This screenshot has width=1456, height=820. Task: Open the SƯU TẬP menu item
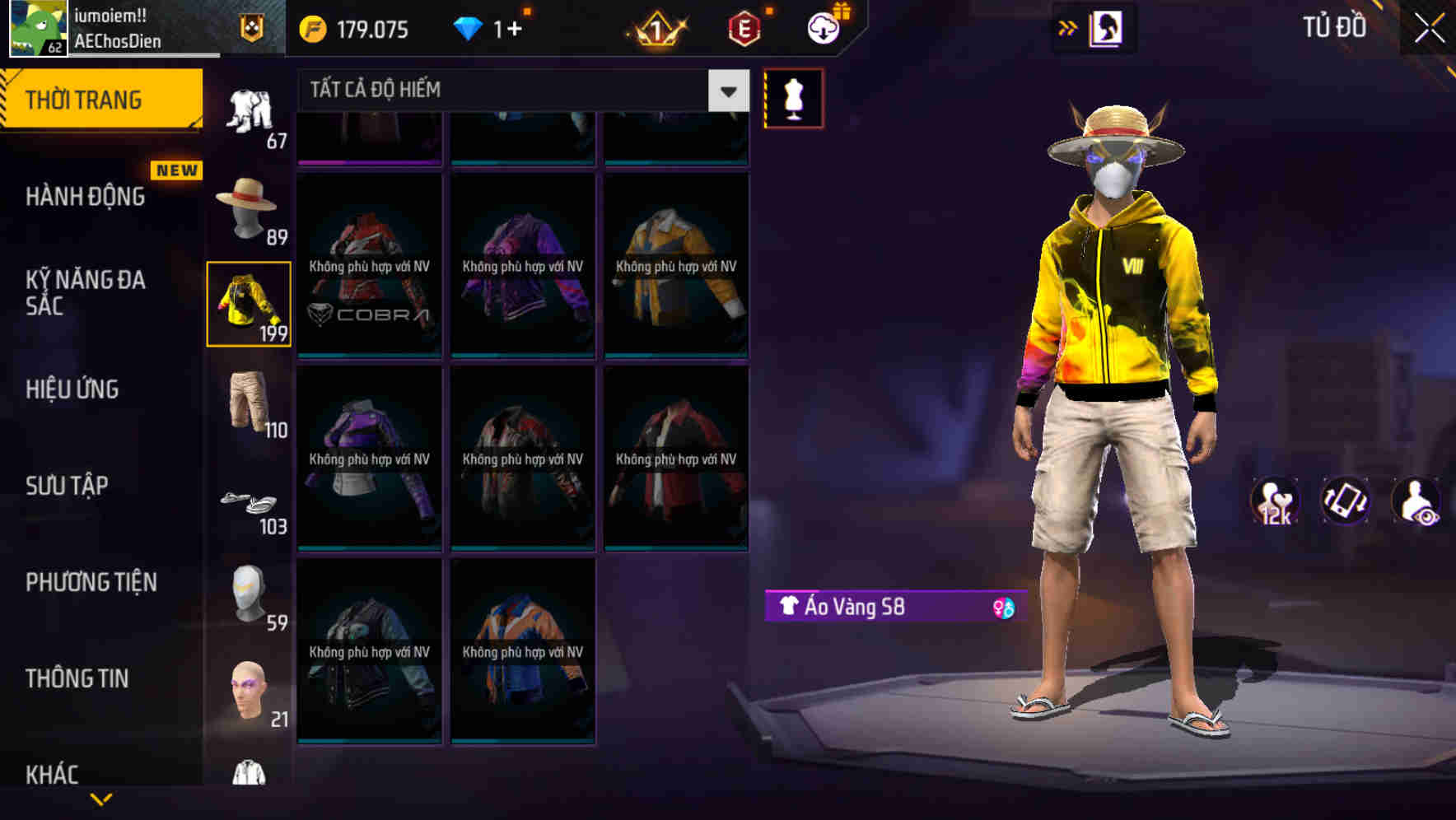point(69,486)
